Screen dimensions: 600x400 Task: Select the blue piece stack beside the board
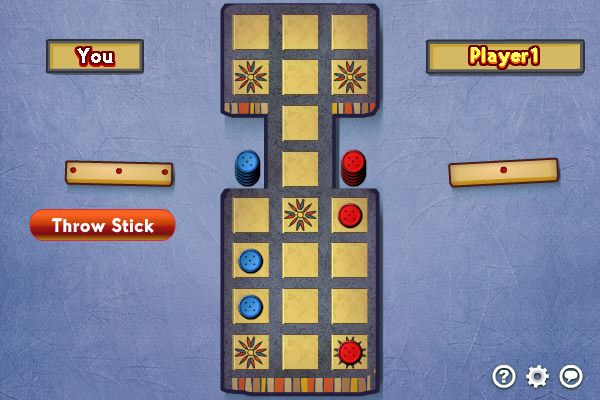[247, 167]
